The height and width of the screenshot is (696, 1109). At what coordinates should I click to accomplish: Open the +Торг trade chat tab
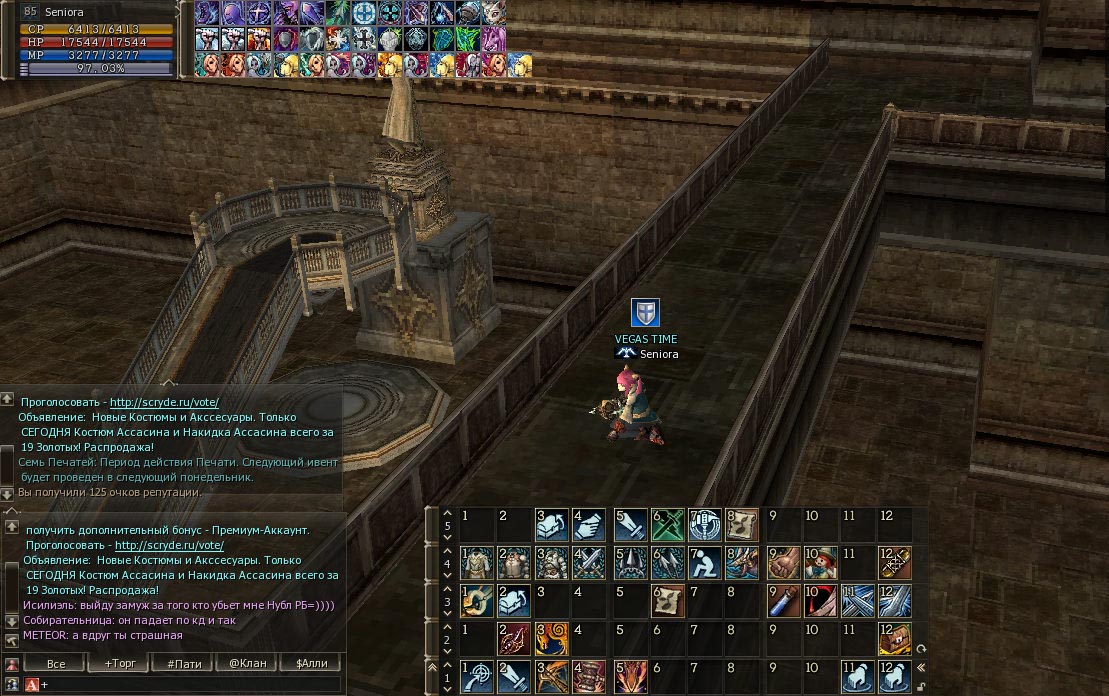tap(121, 663)
